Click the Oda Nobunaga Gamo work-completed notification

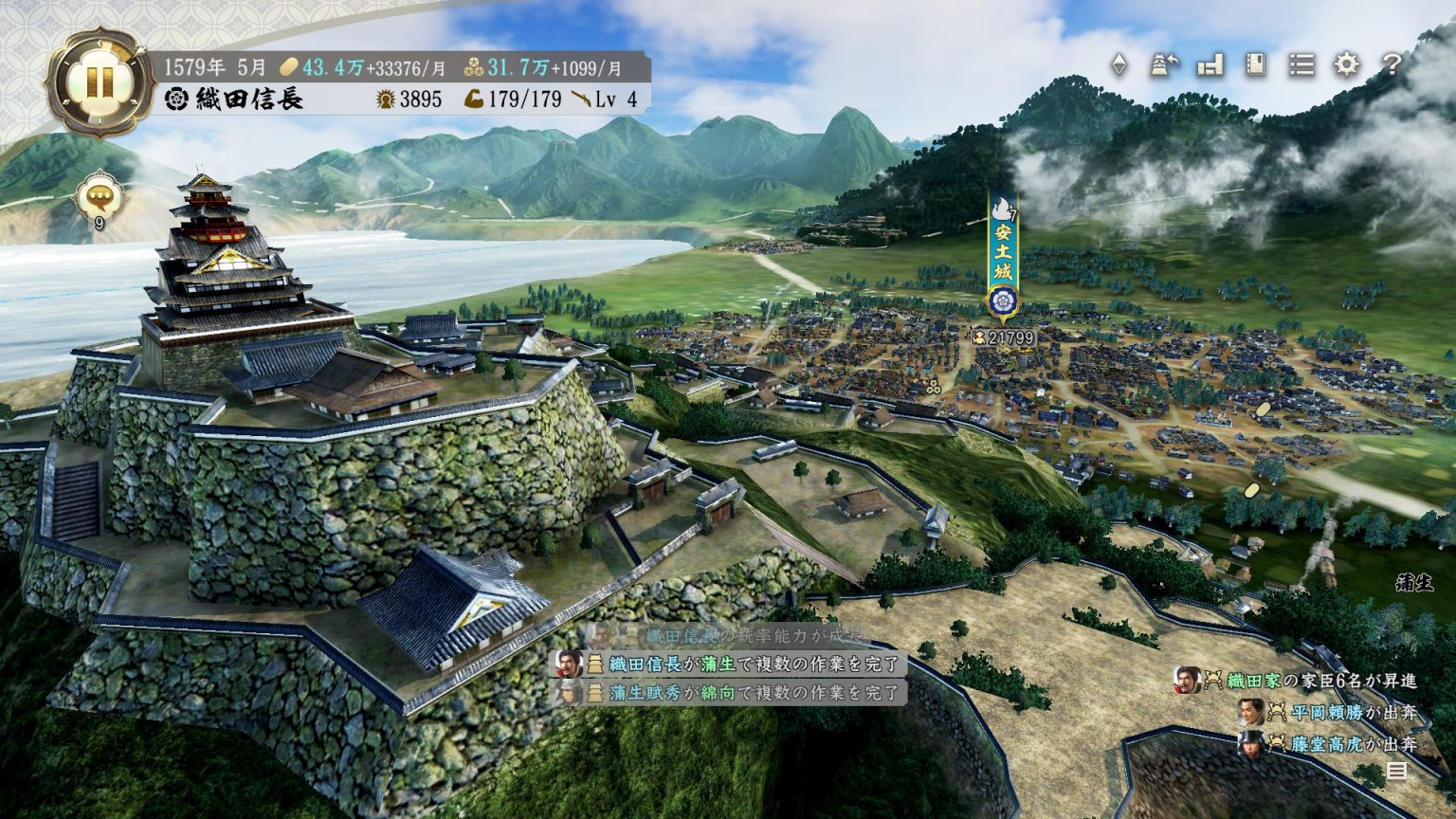click(739, 664)
